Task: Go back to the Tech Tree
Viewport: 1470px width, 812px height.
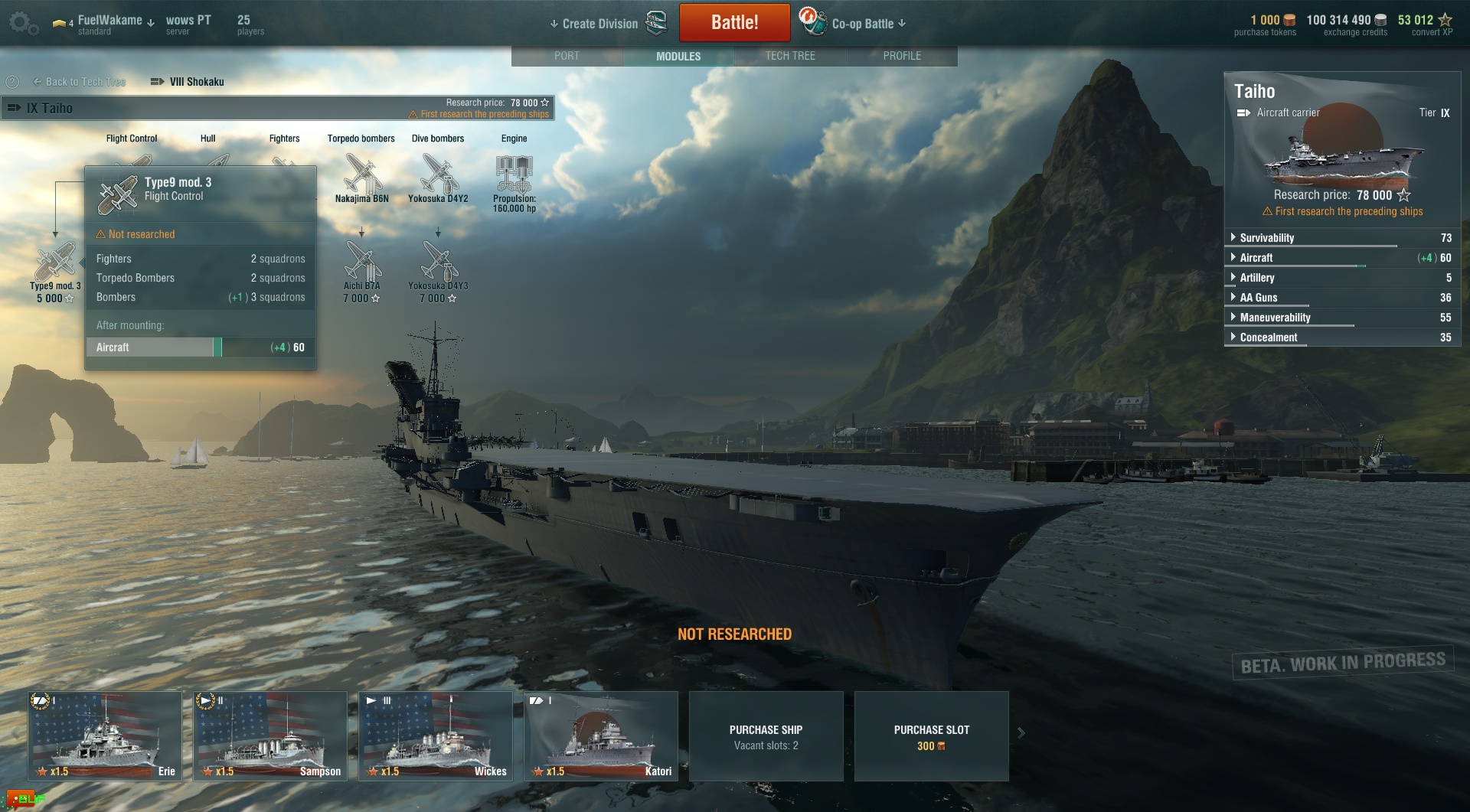Action: pos(80,82)
